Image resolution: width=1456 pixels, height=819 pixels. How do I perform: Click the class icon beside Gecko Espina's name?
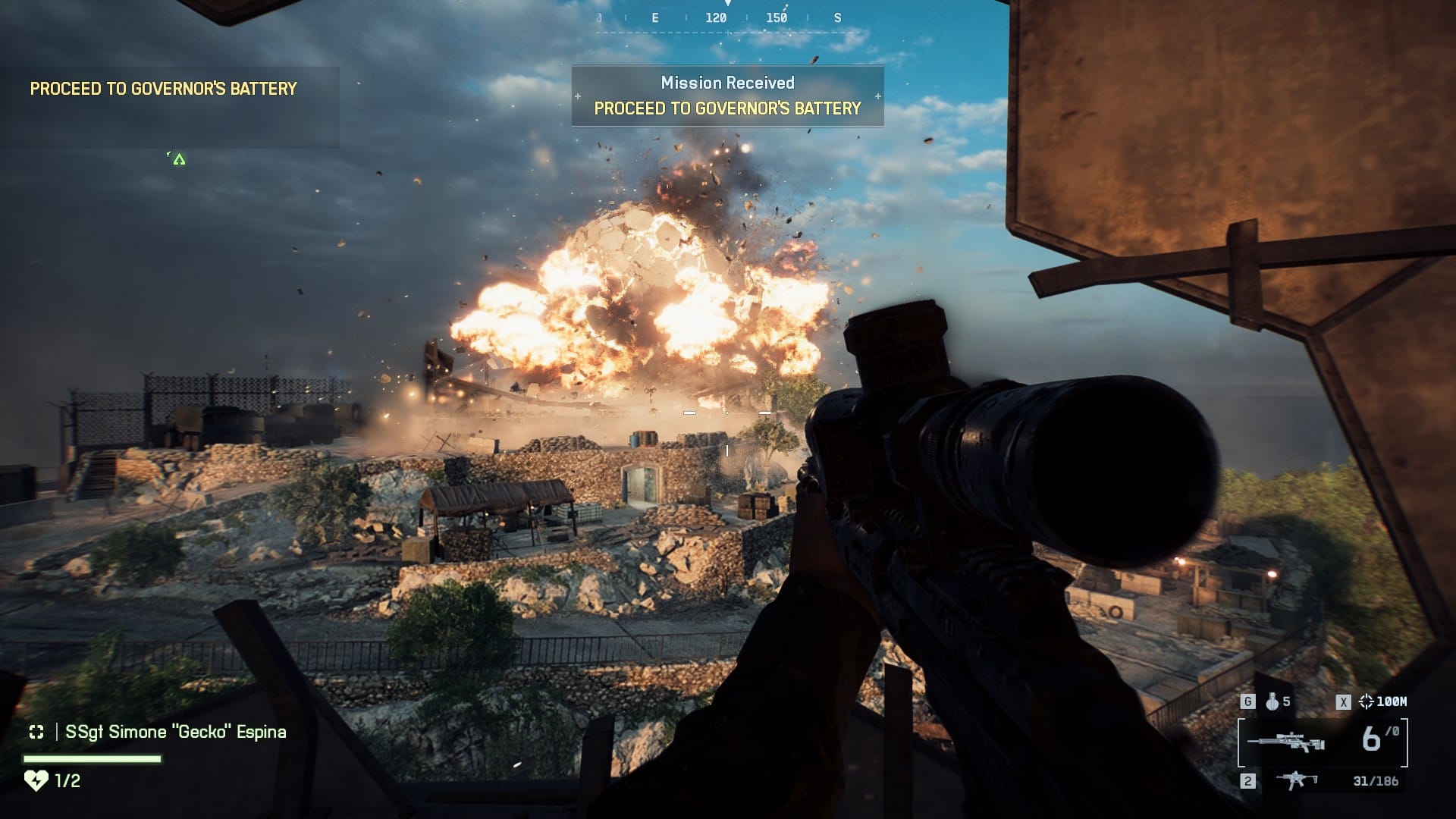coord(36,732)
